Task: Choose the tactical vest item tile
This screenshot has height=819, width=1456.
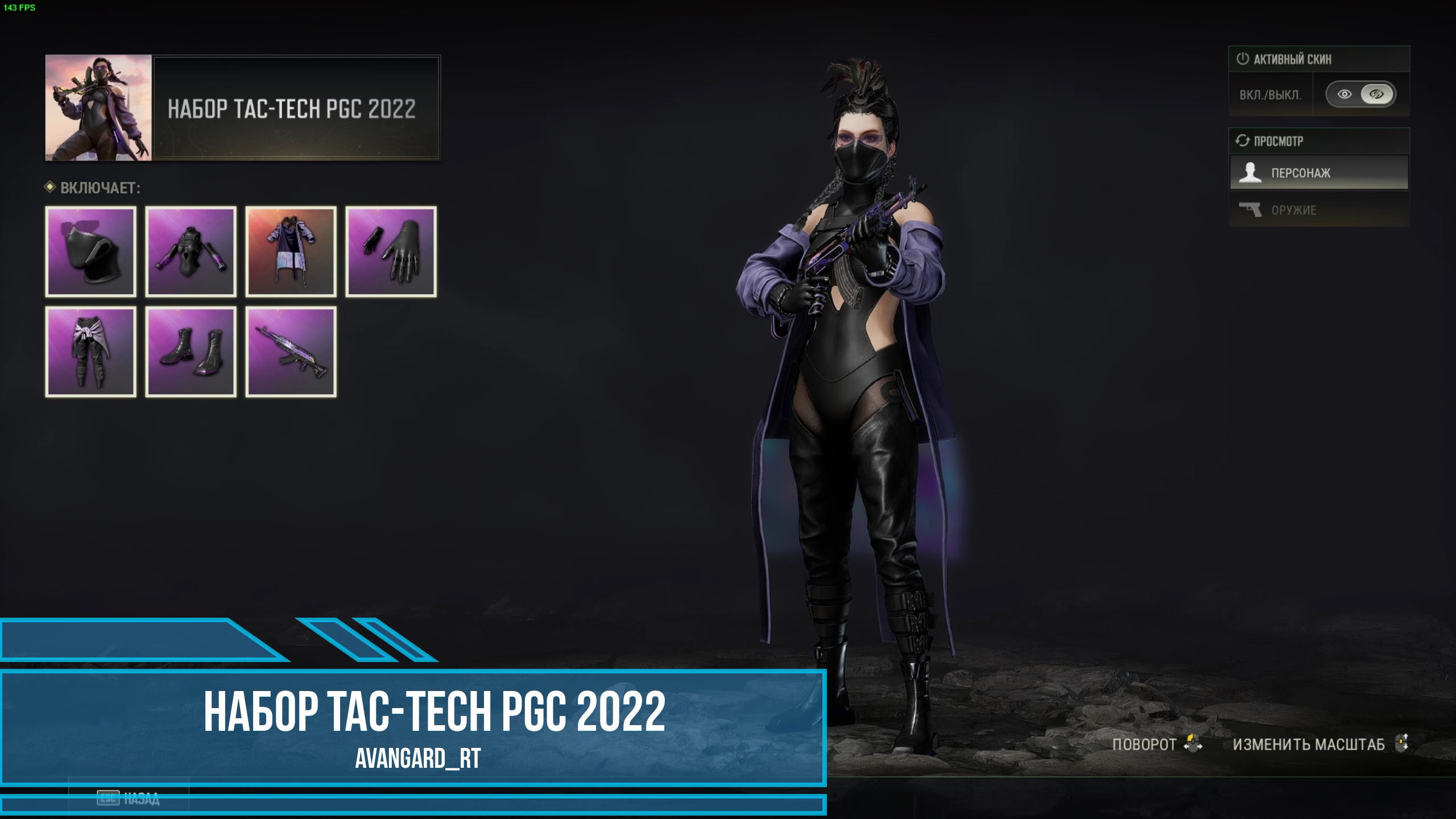Action: point(191,251)
